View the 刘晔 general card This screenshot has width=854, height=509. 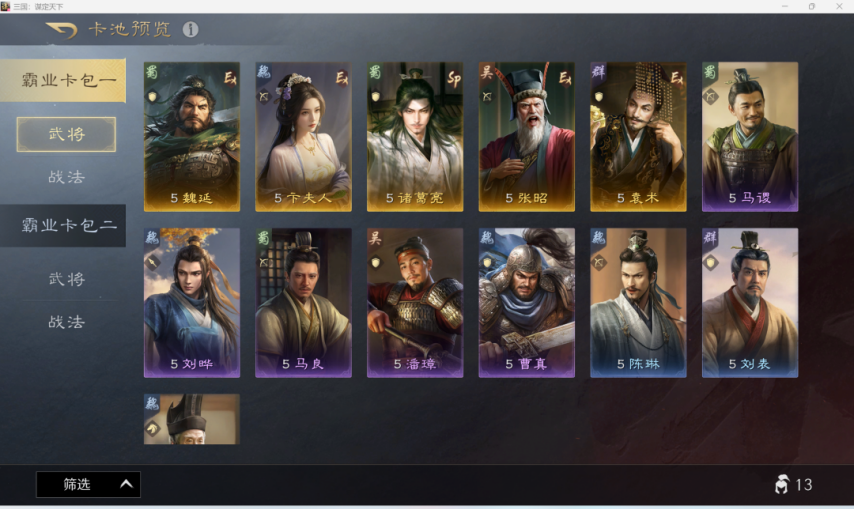pyautogui.click(x=192, y=302)
